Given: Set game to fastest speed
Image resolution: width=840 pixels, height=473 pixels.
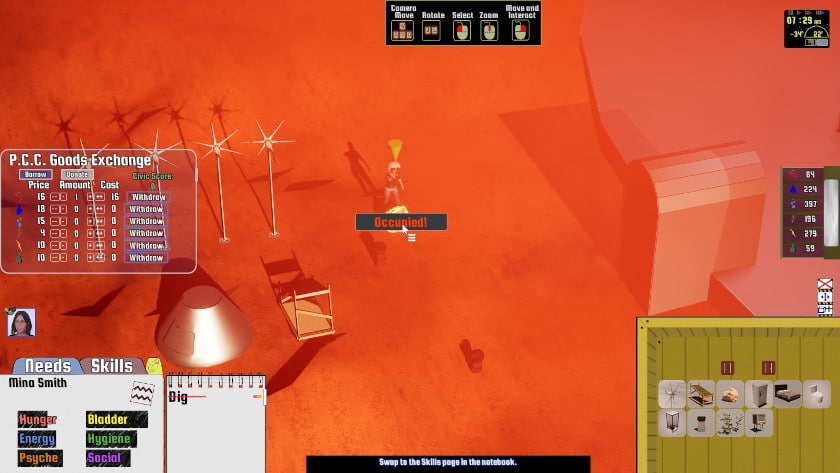Looking at the screenshot, I should click(x=822, y=14).
